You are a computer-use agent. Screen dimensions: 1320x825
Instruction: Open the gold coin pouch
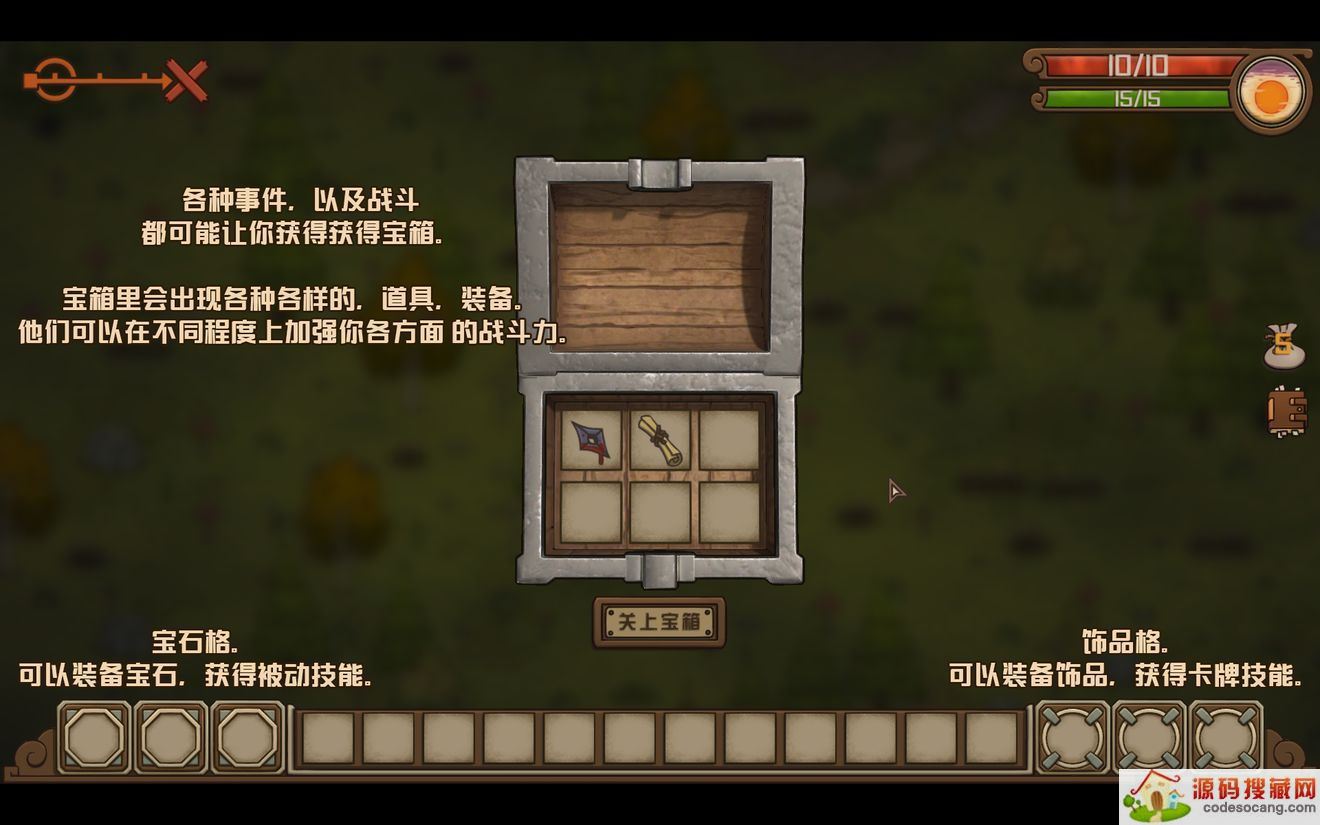1284,345
